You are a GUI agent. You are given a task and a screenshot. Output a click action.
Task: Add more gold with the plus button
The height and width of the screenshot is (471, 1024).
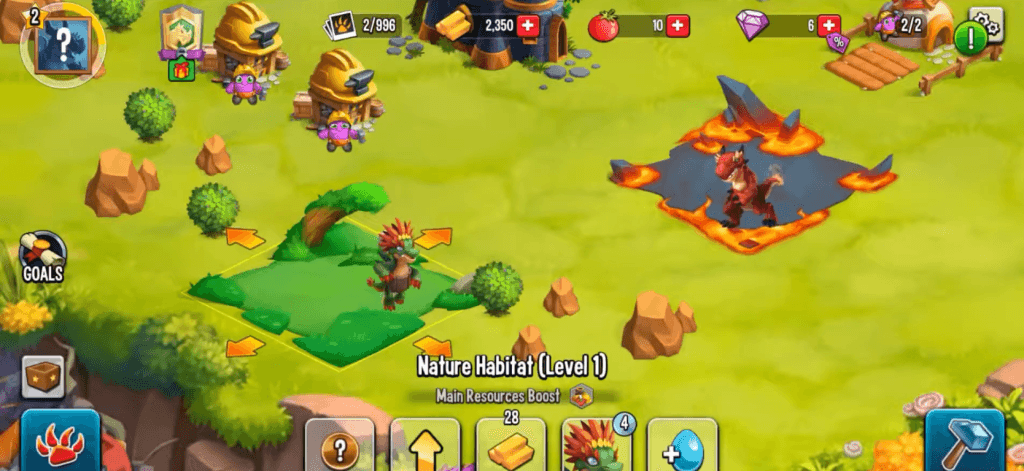[x=528, y=25]
